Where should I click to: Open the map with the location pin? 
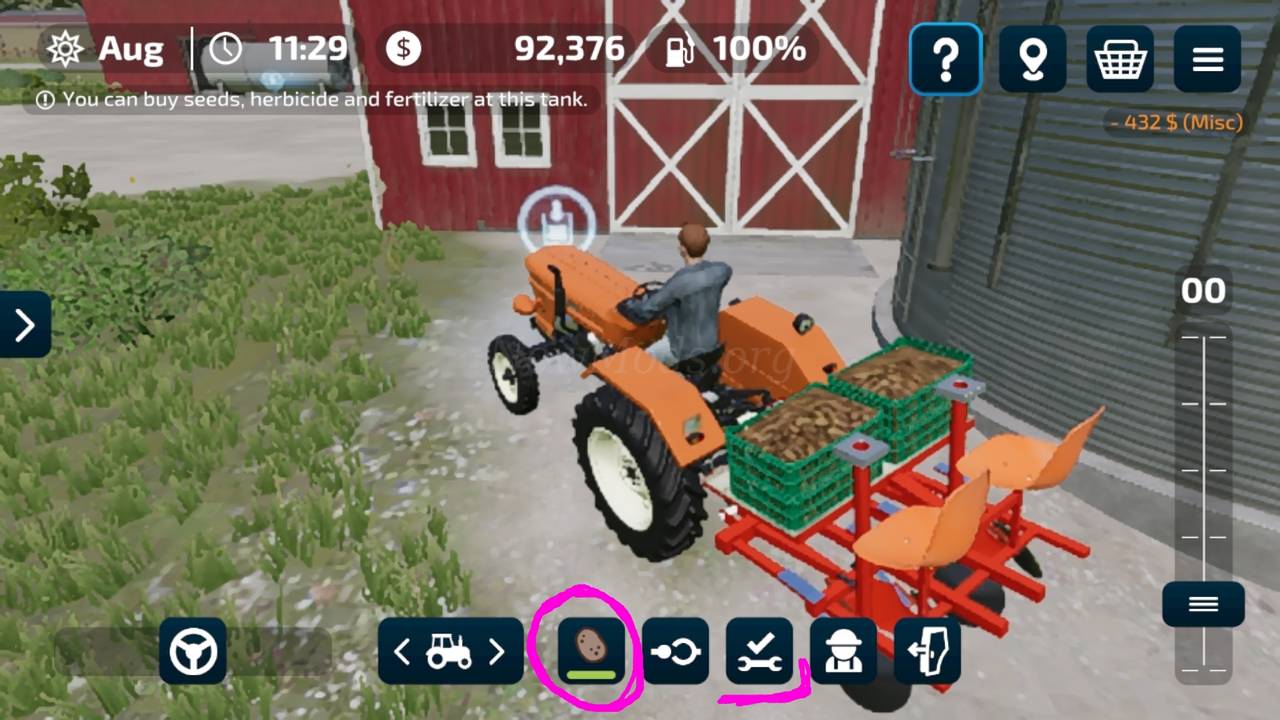point(1032,60)
